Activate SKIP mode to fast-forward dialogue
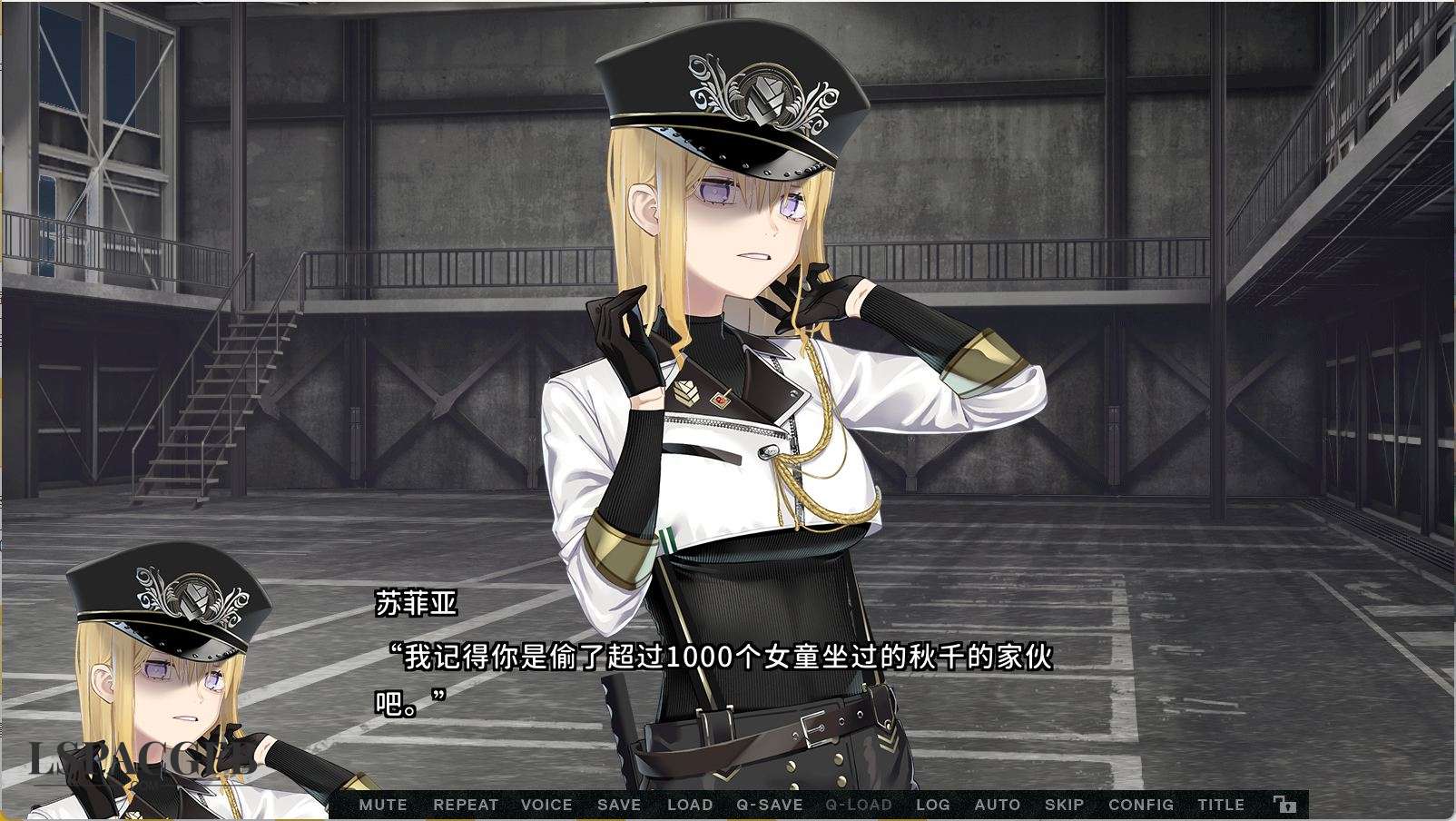 click(x=1065, y=805)
